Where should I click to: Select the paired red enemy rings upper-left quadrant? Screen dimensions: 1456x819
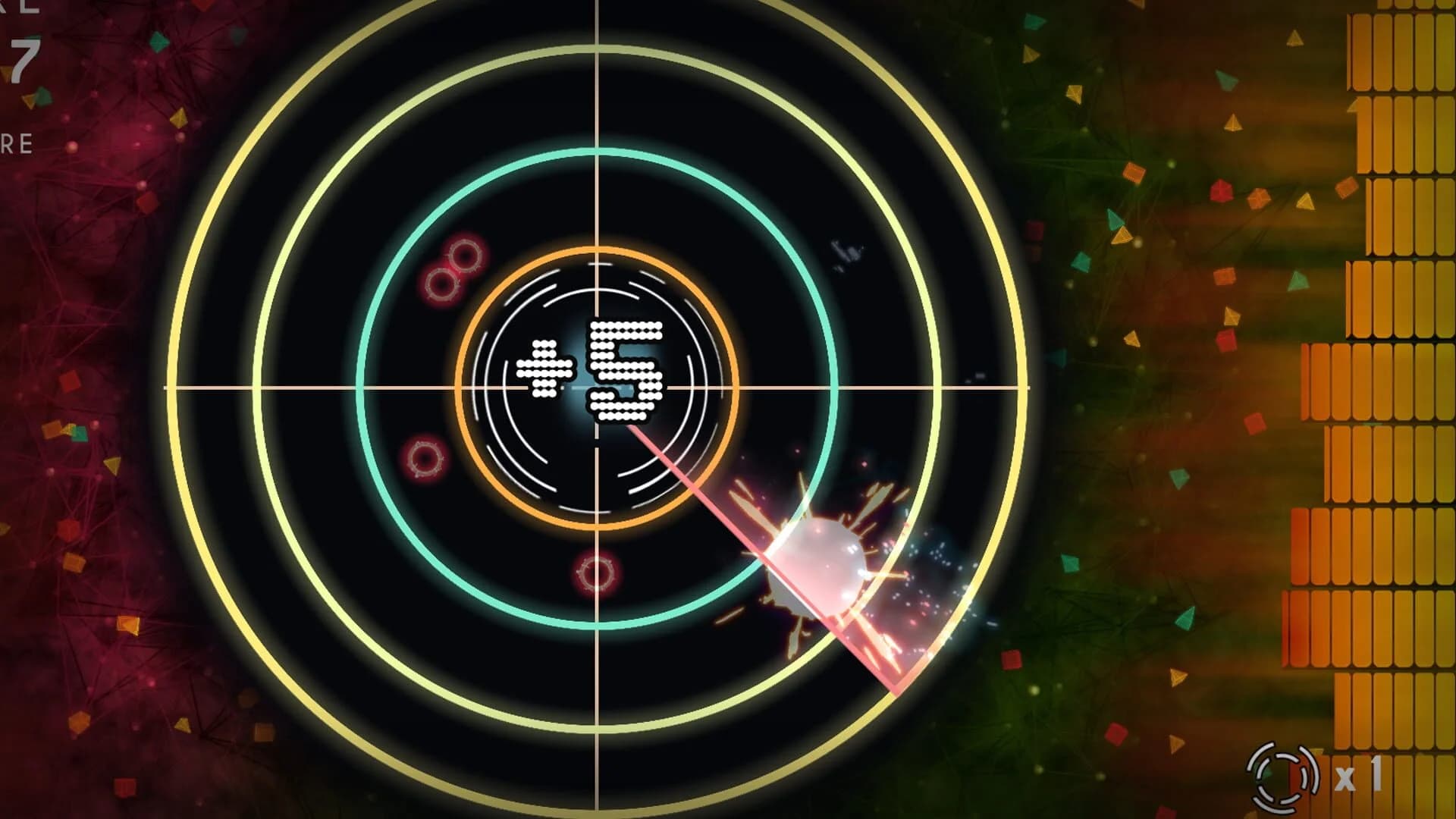[x=453, y=269]
